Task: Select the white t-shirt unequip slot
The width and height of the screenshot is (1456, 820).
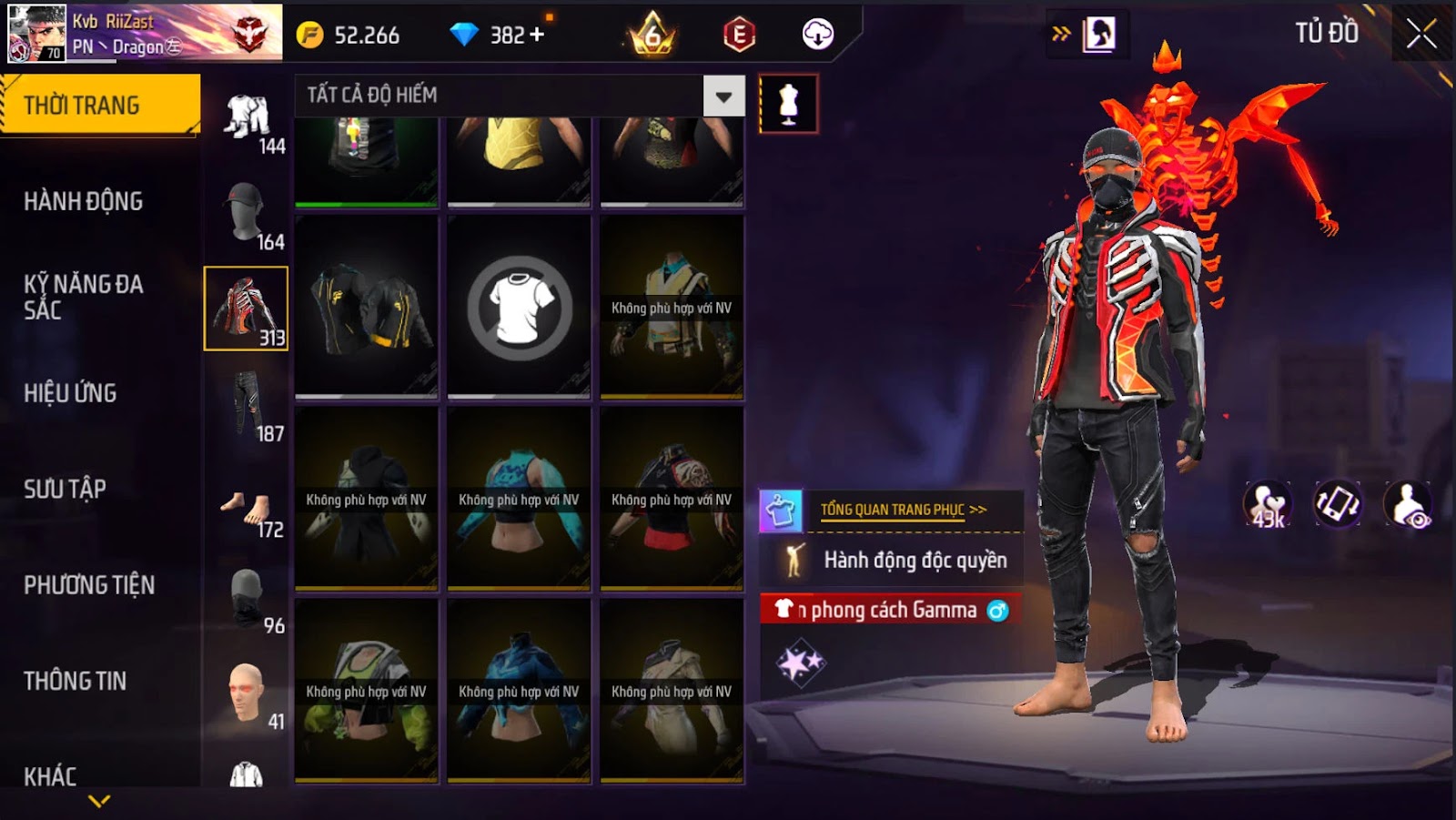Action: point(520,308)
